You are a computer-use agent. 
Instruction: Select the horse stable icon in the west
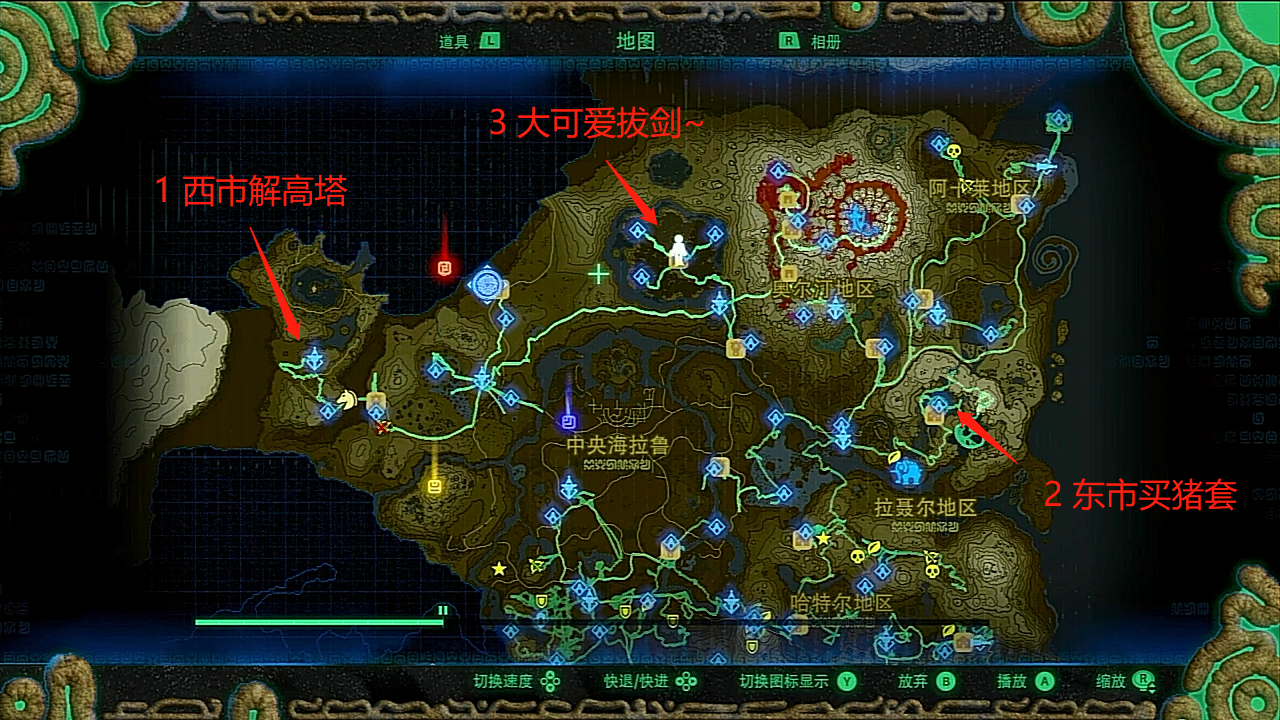point(347,397)
